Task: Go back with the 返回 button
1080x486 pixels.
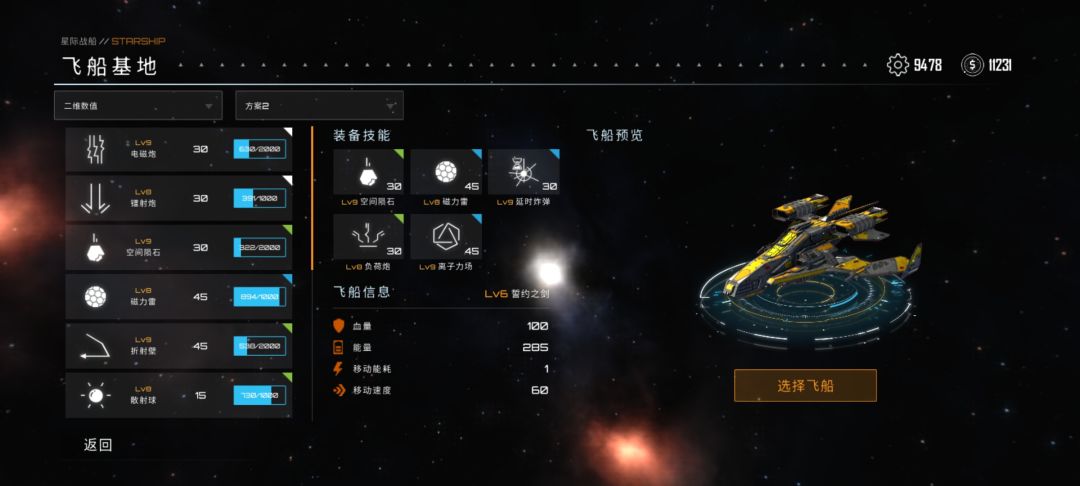Action: tap(98, 445)
